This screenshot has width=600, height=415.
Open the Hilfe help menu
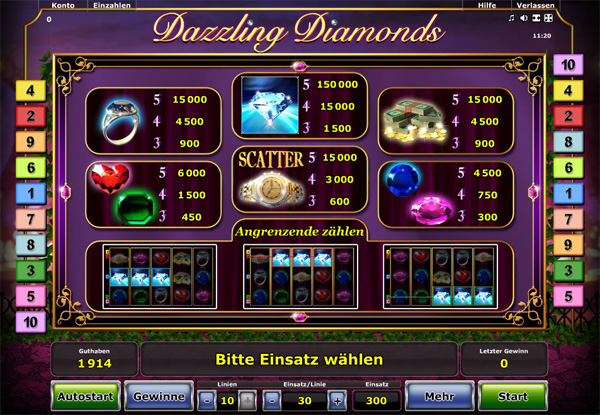pos(486,6)
